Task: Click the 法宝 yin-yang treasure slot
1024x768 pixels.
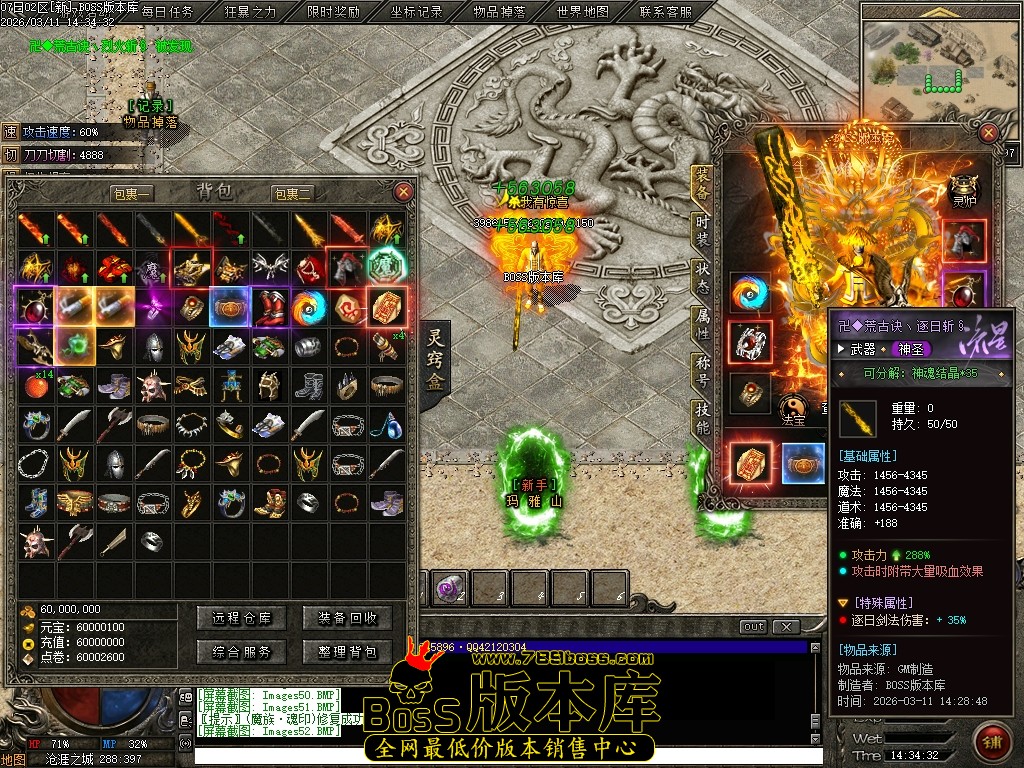Action: pos(793,406)
